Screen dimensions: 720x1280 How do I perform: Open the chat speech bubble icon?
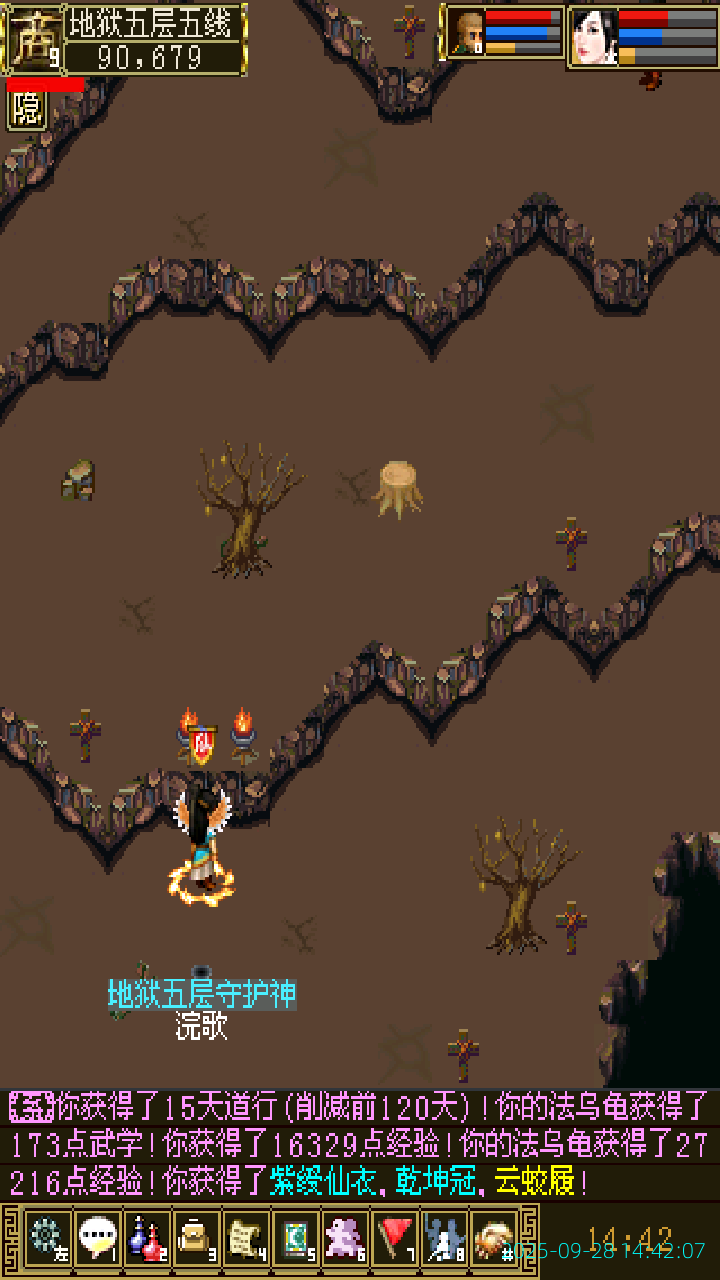pyautogui.click(x=97, y=1238)
